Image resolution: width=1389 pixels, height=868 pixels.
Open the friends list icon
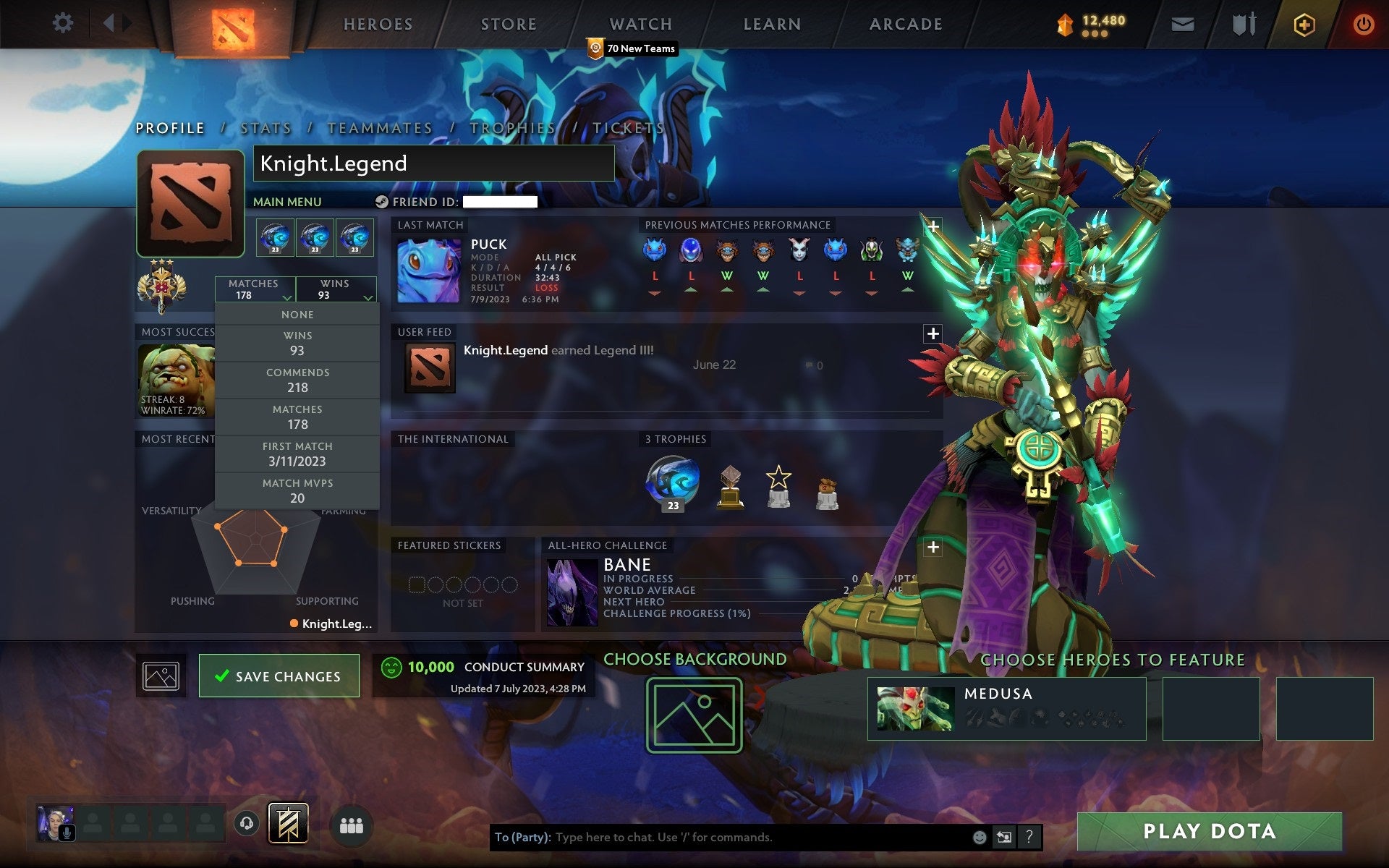tap(352, 825)
